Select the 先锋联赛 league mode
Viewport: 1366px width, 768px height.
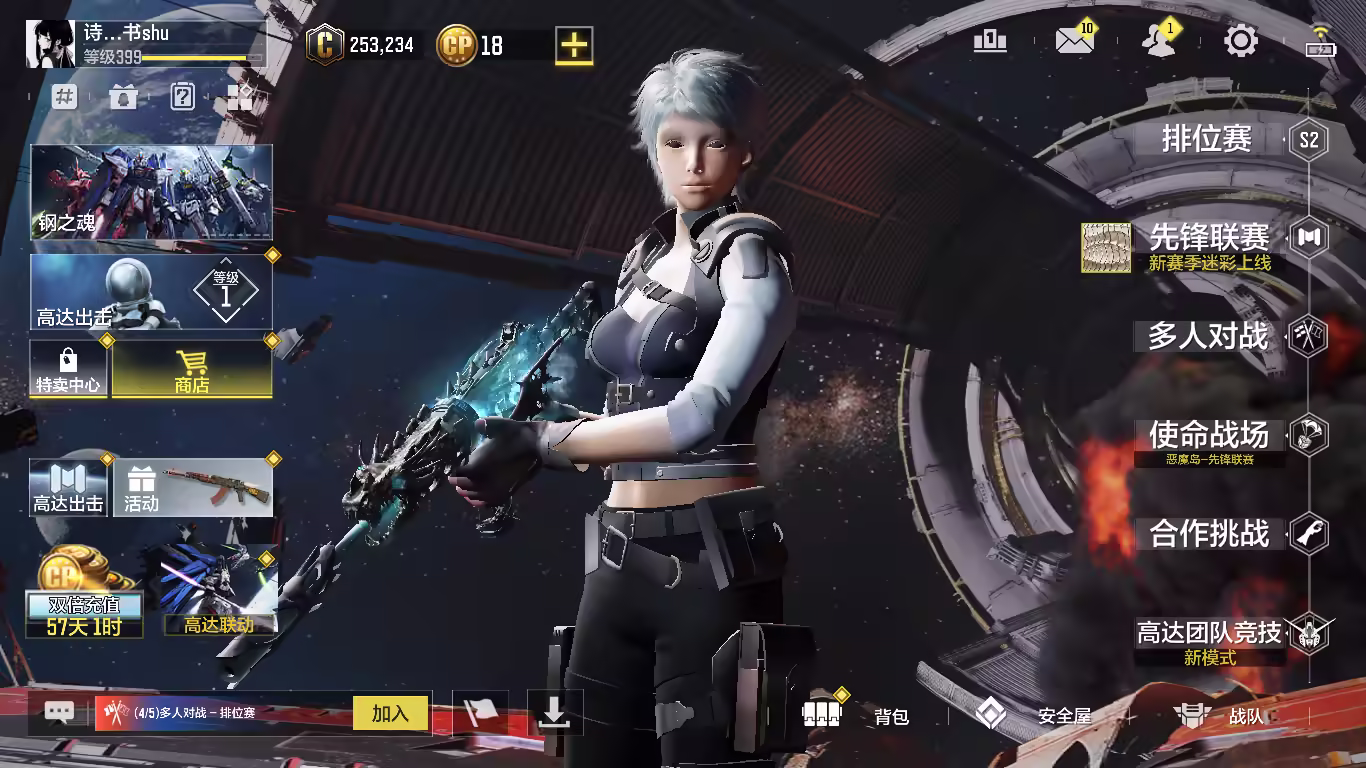[1209, 238]
